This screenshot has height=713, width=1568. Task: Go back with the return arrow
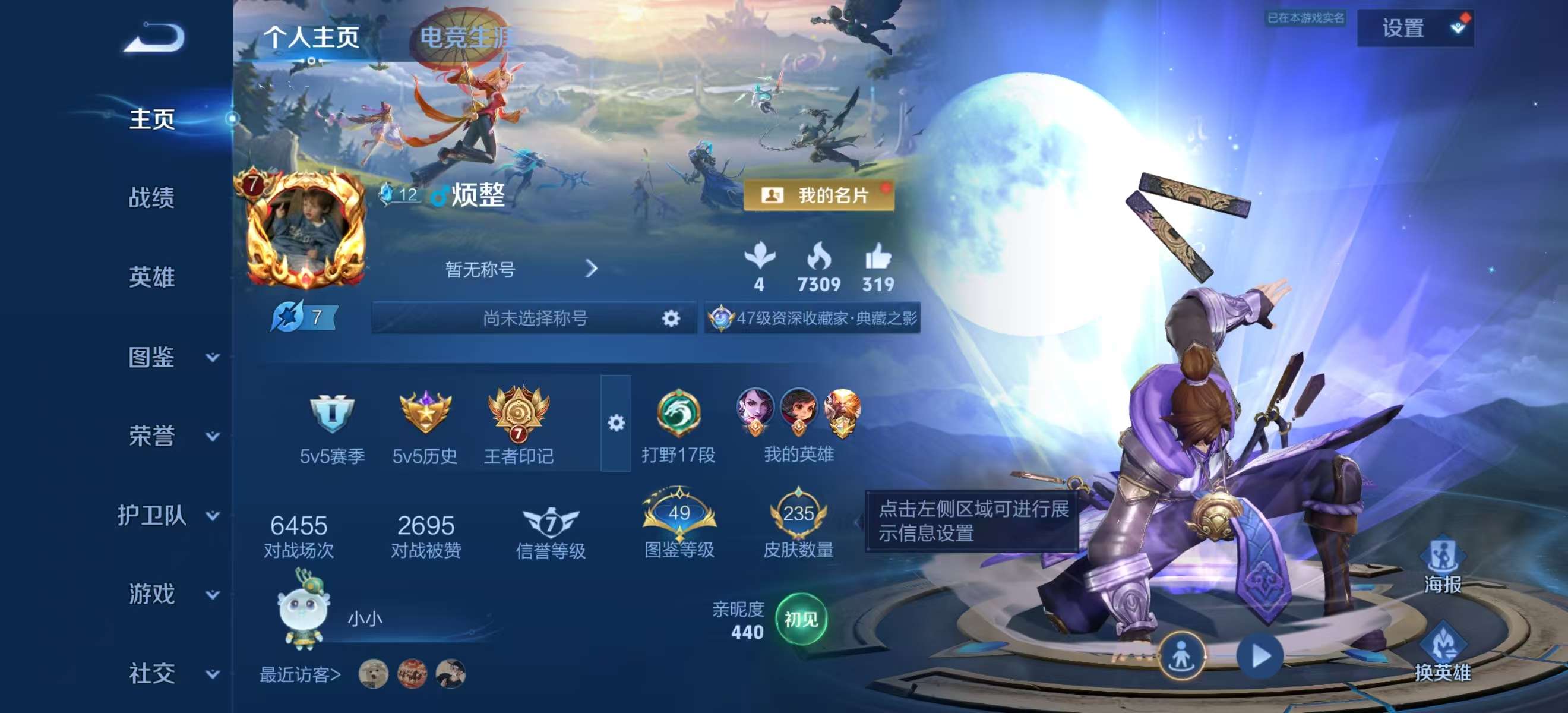(x=154, y=38)
